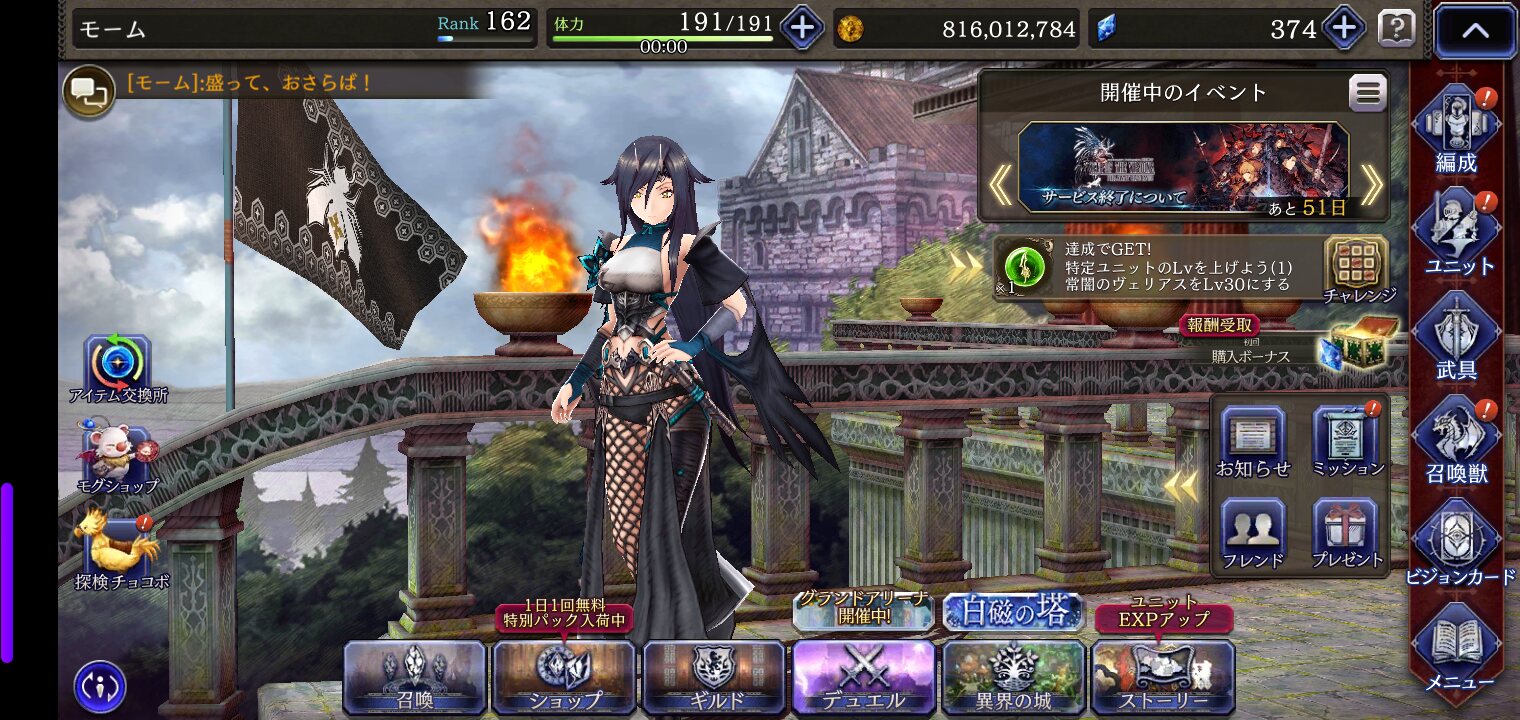Visit the モグショップ mog shop
Image resolution: width=1520 pixels, height=720 pixels.
click(x=116, y=460)
